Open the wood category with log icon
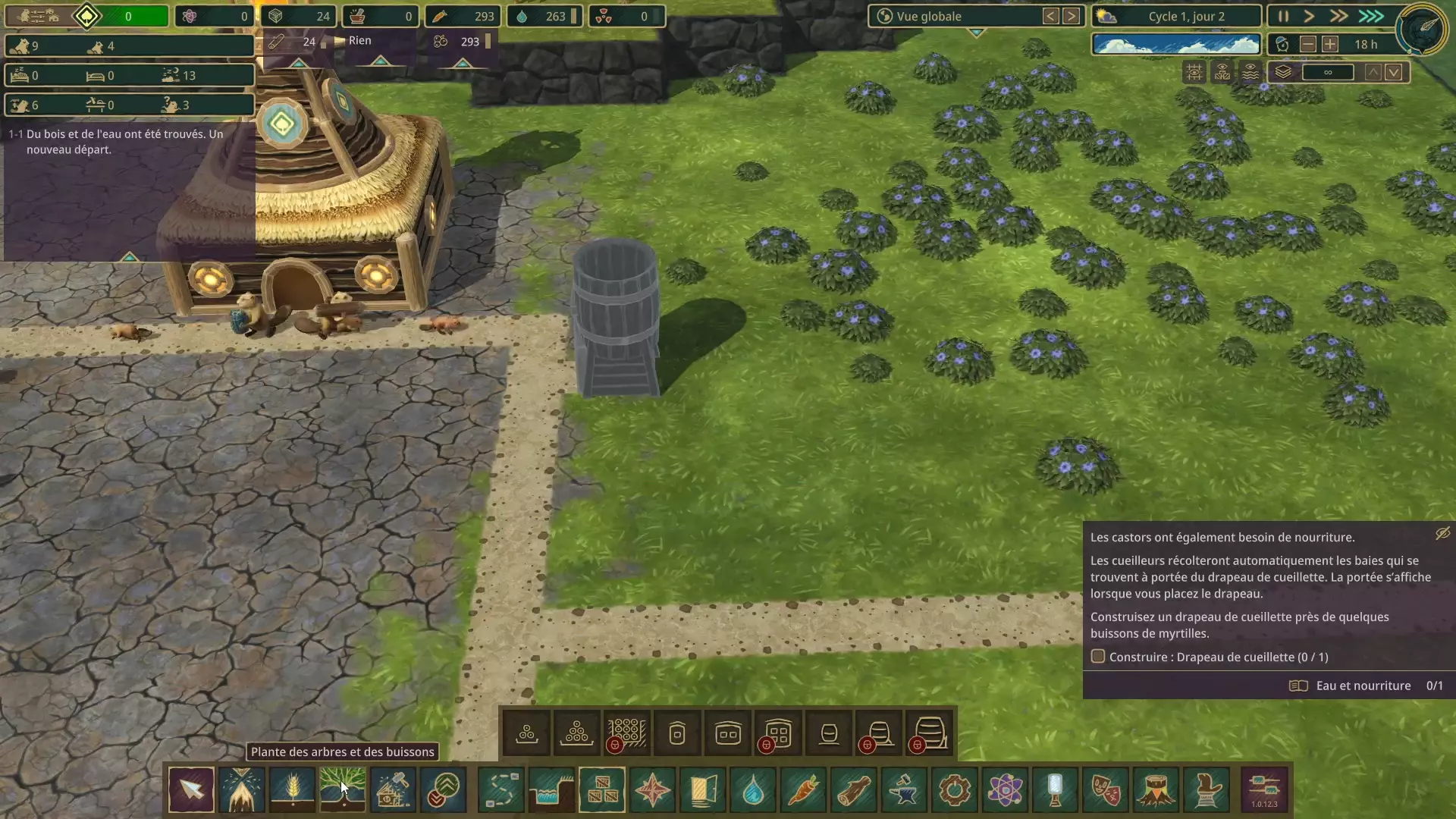 click(854, 789)
